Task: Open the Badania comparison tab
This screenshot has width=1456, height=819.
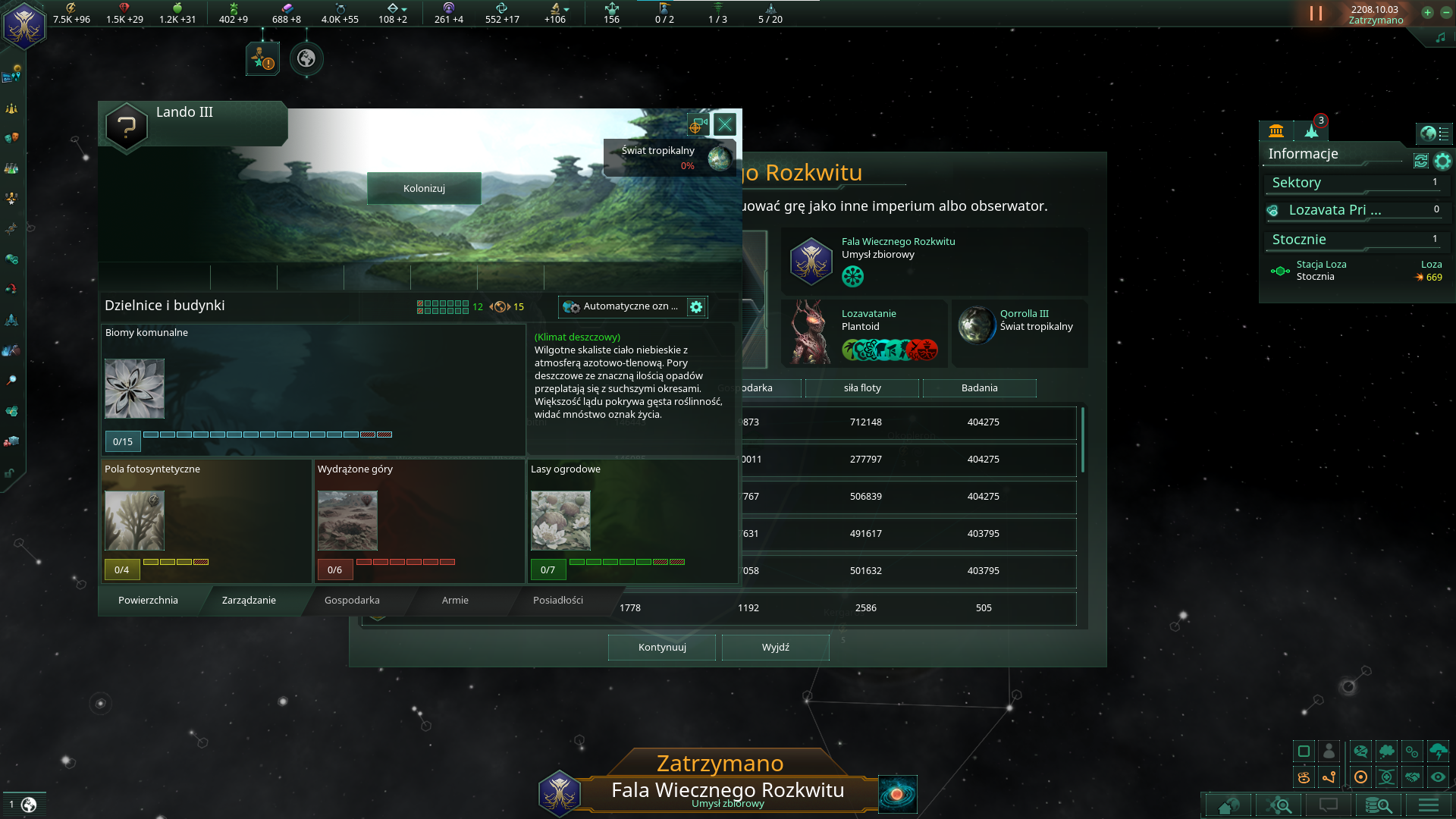Action: click(979, 388)
